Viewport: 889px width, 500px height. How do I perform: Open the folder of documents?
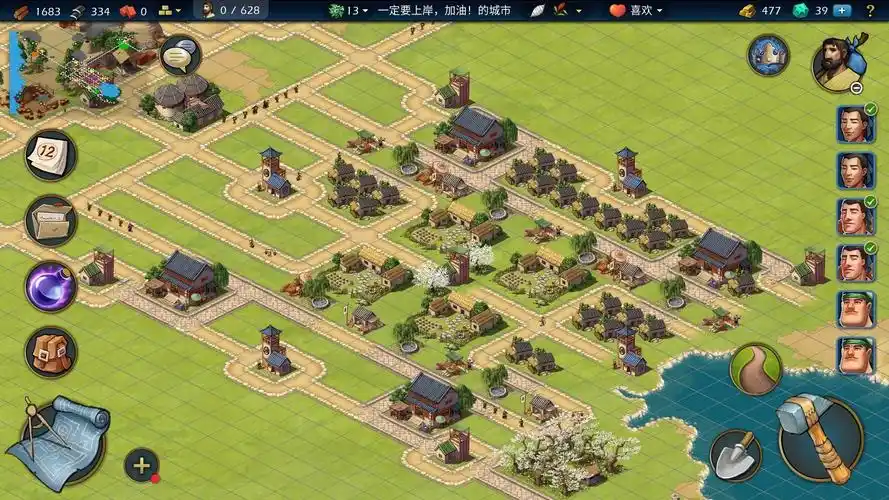tap(51, 220)
